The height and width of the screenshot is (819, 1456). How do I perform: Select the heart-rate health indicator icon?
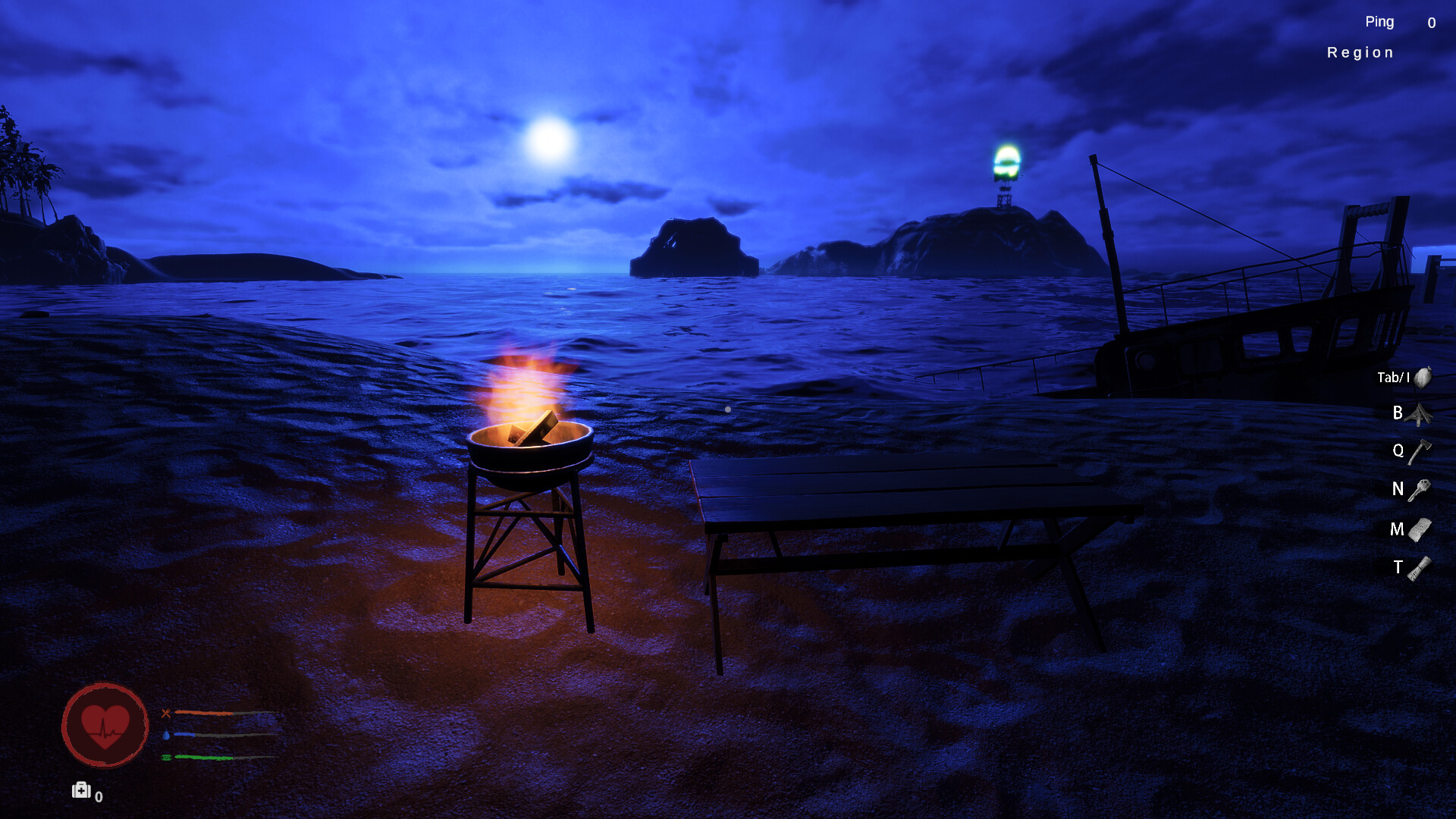[104, 726]
